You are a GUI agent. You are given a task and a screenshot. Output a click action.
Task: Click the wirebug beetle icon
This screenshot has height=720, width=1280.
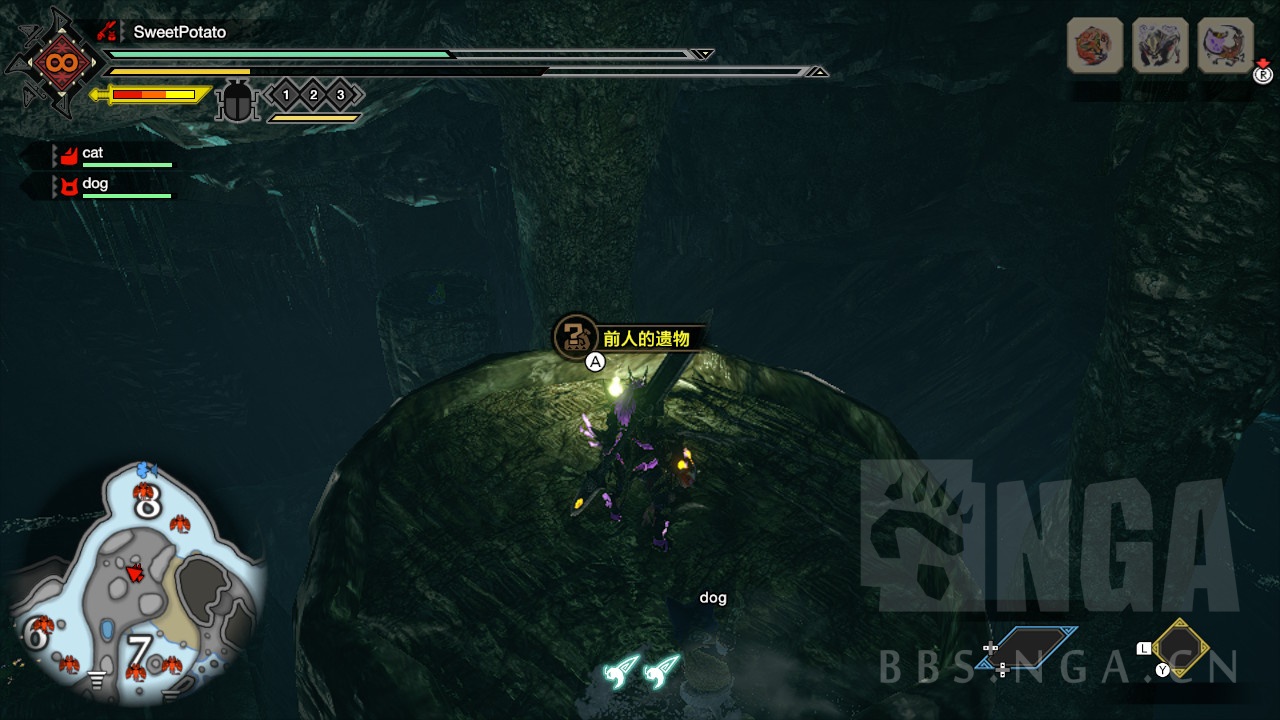pos(237,102)
